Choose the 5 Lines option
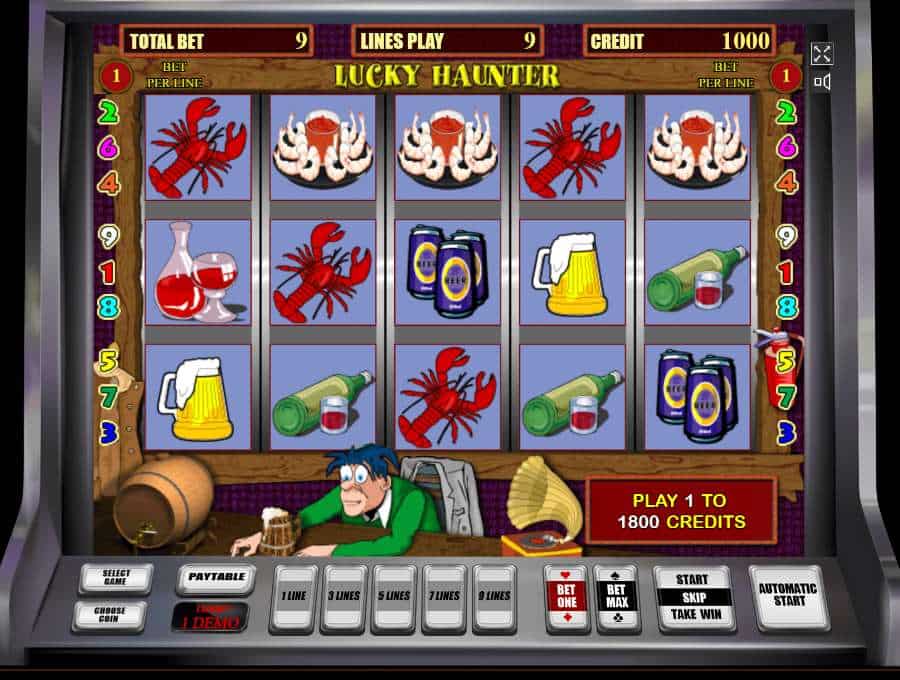 pos(393,598)
